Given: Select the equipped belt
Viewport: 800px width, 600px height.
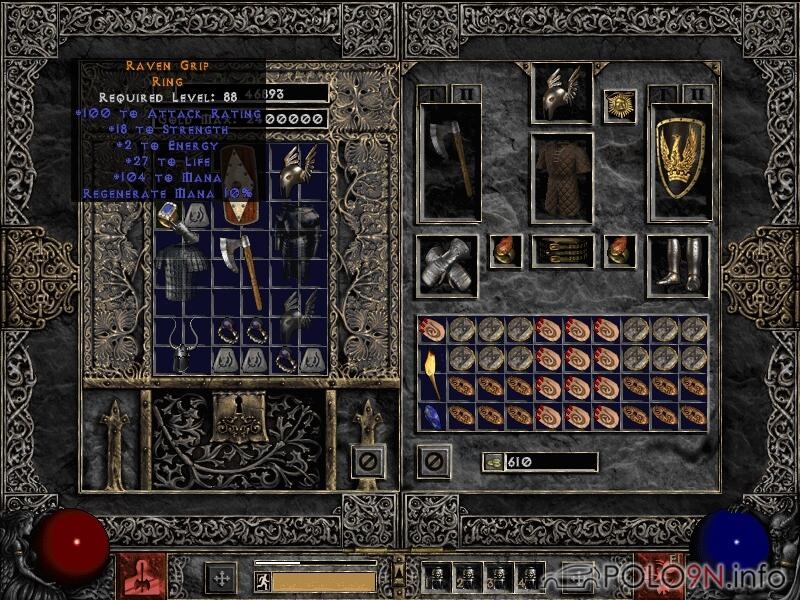Looking at the screenshot, I should (561, 251).
